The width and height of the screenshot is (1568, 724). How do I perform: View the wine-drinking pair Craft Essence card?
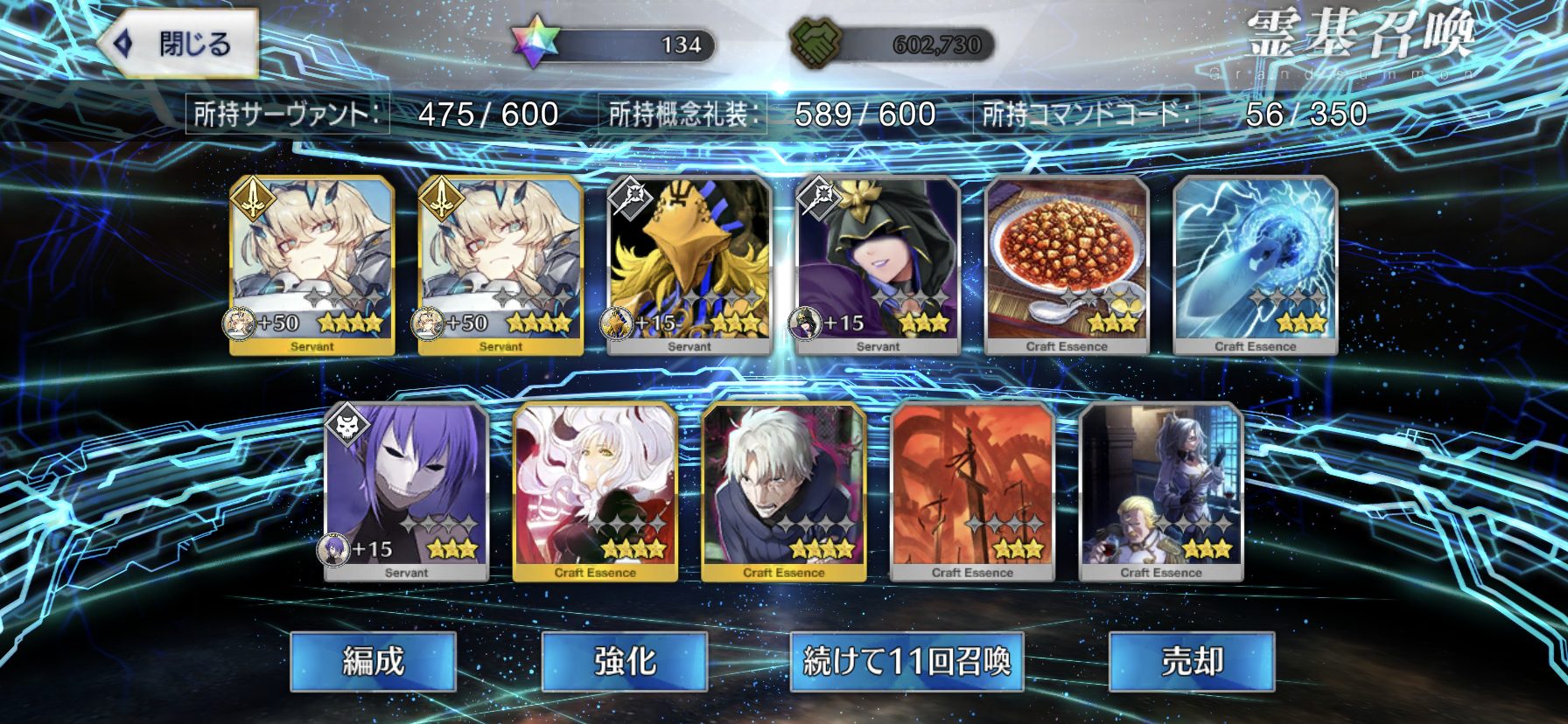pyautogui.click(x=1161, y=491)
